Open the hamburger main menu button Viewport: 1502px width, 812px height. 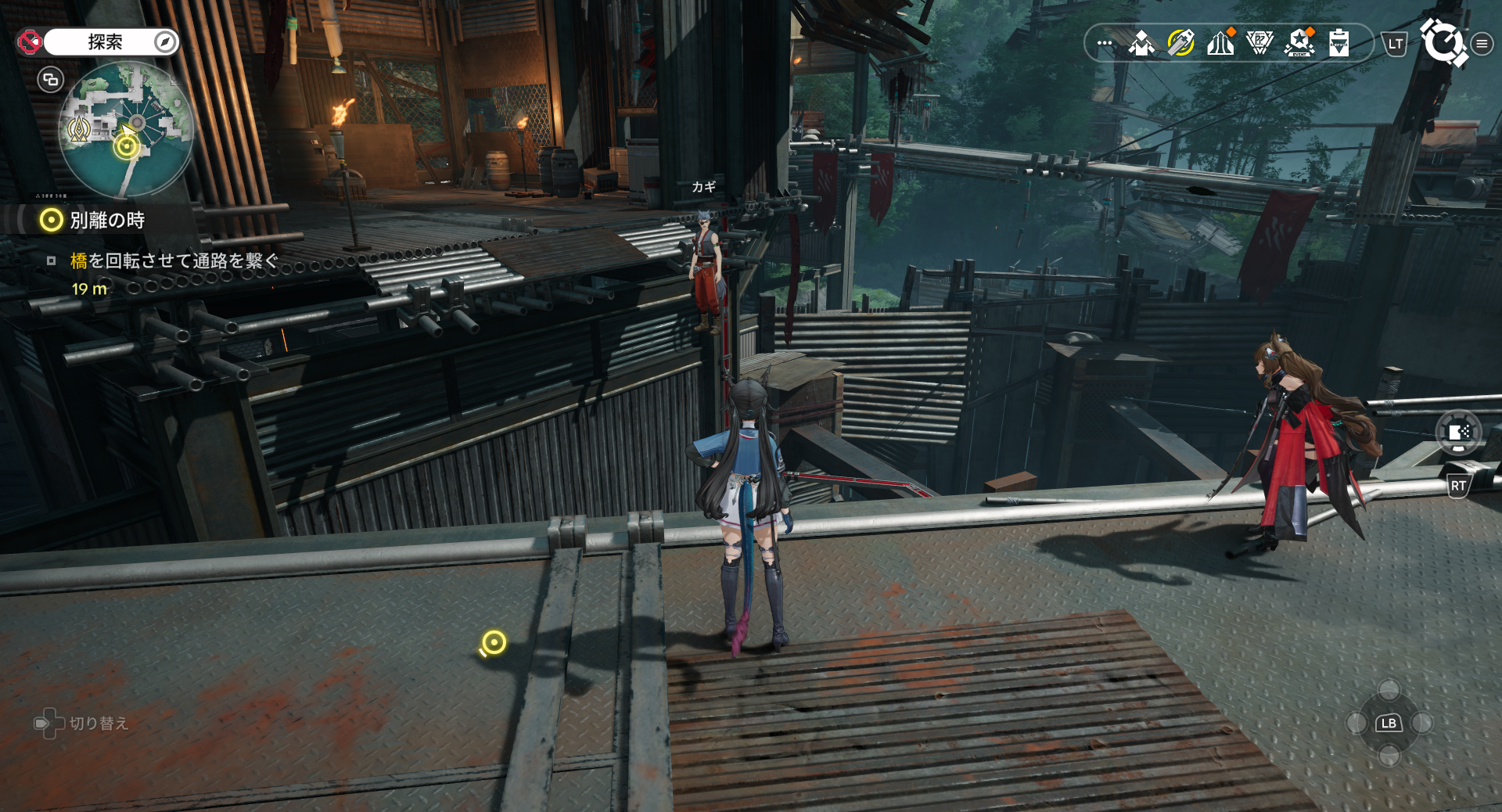point(1482,44)
